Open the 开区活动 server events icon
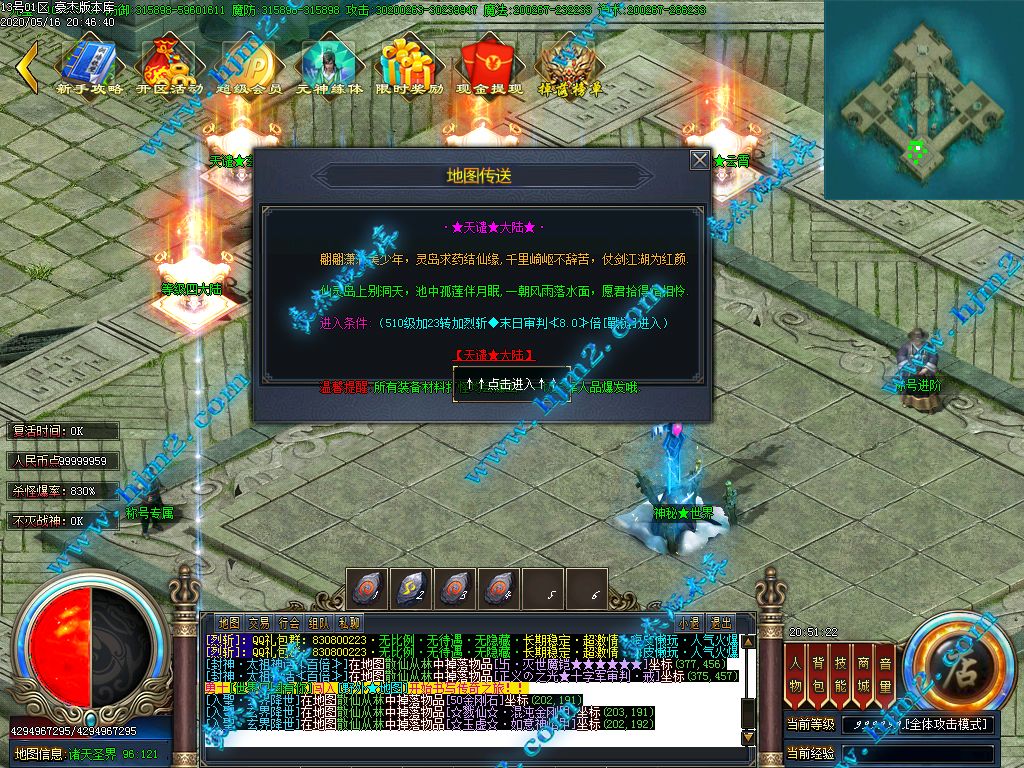1024x768 pixels. tap(168, 68)
